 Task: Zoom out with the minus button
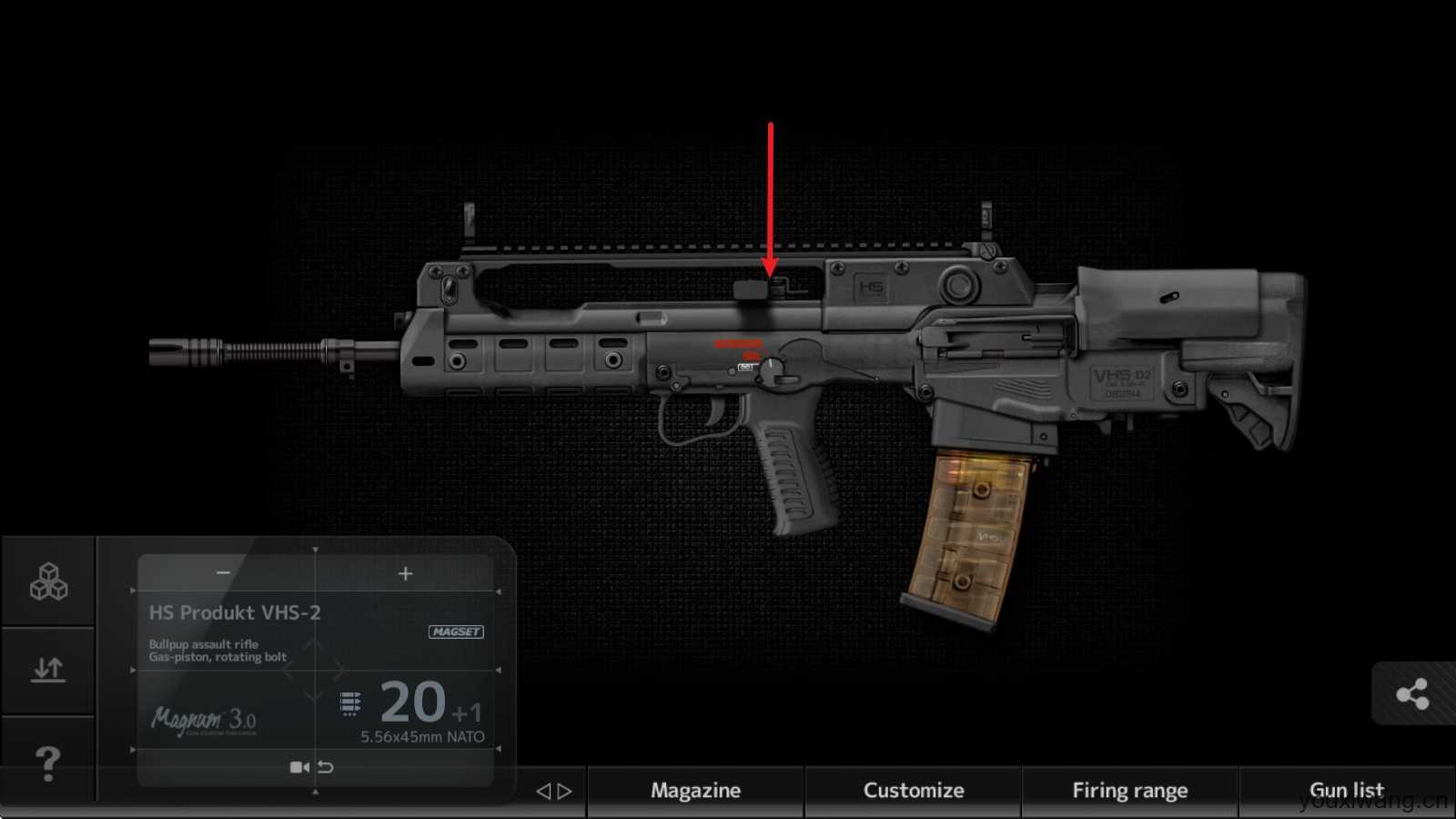(223, 572)
